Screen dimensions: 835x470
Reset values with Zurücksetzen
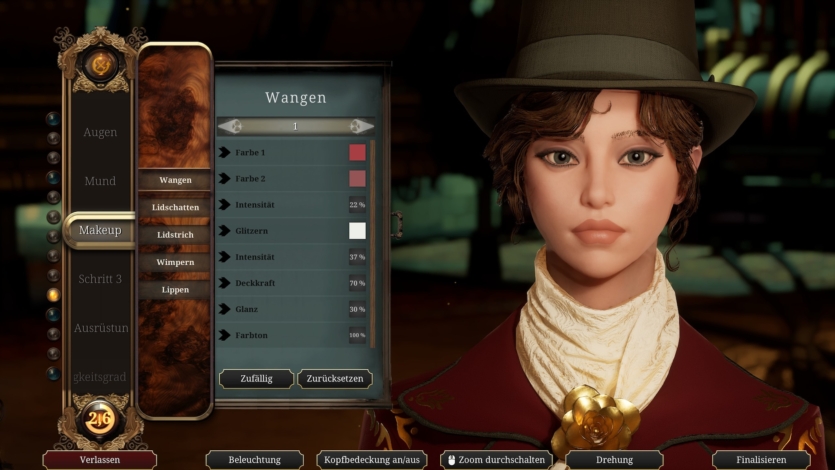[335, 379]
